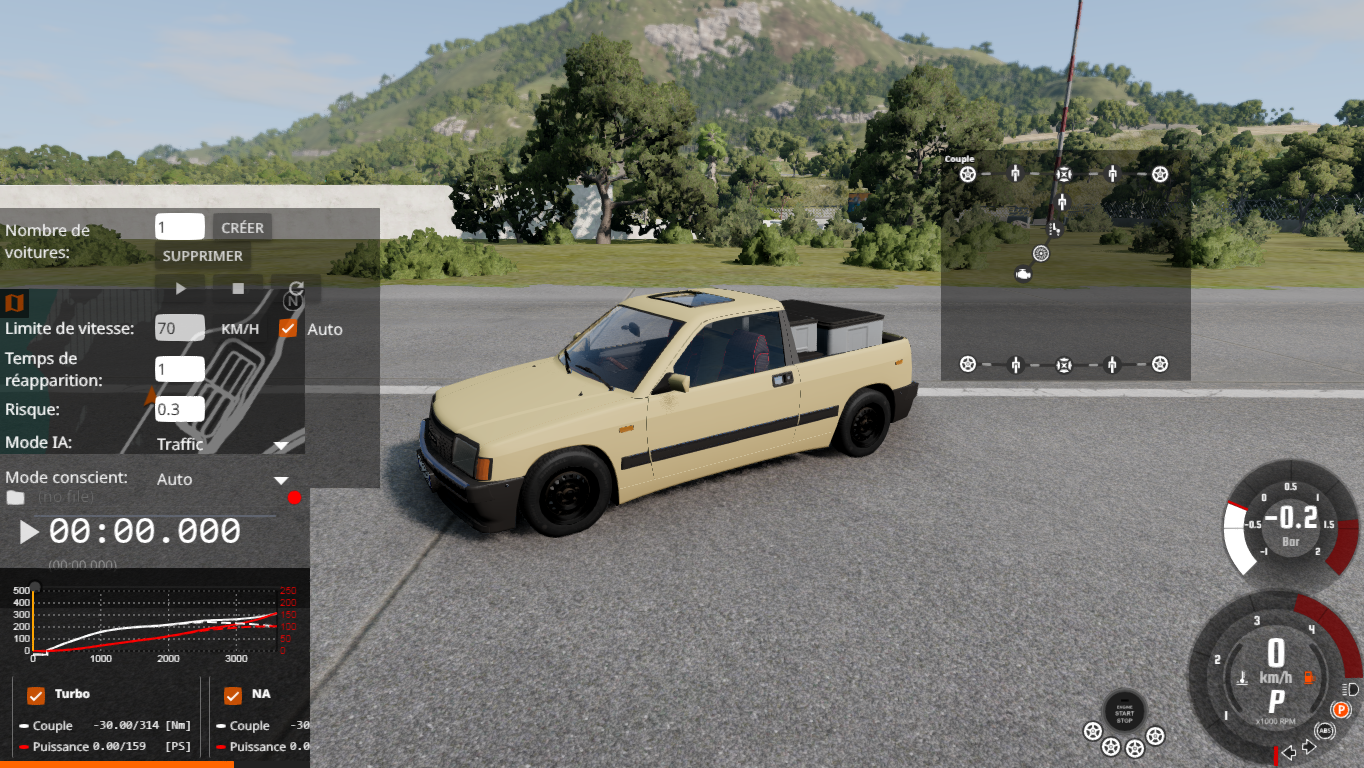1364x768 pixels.
Task: Uncheck the Turbo torque curve checkbox
Action: pyautogui.click(x=36, y=695)
